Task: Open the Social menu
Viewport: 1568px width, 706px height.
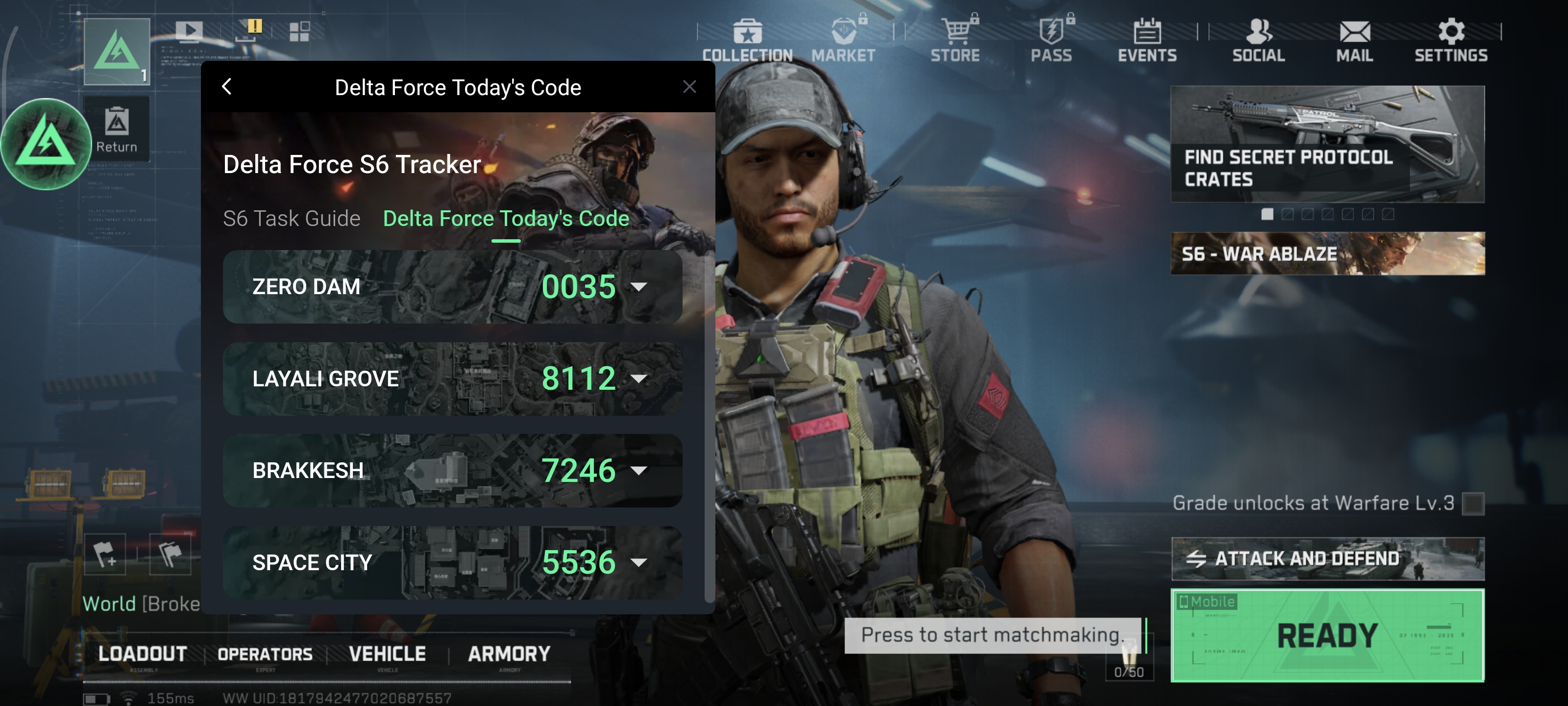Action: [x=1258, y=40]
